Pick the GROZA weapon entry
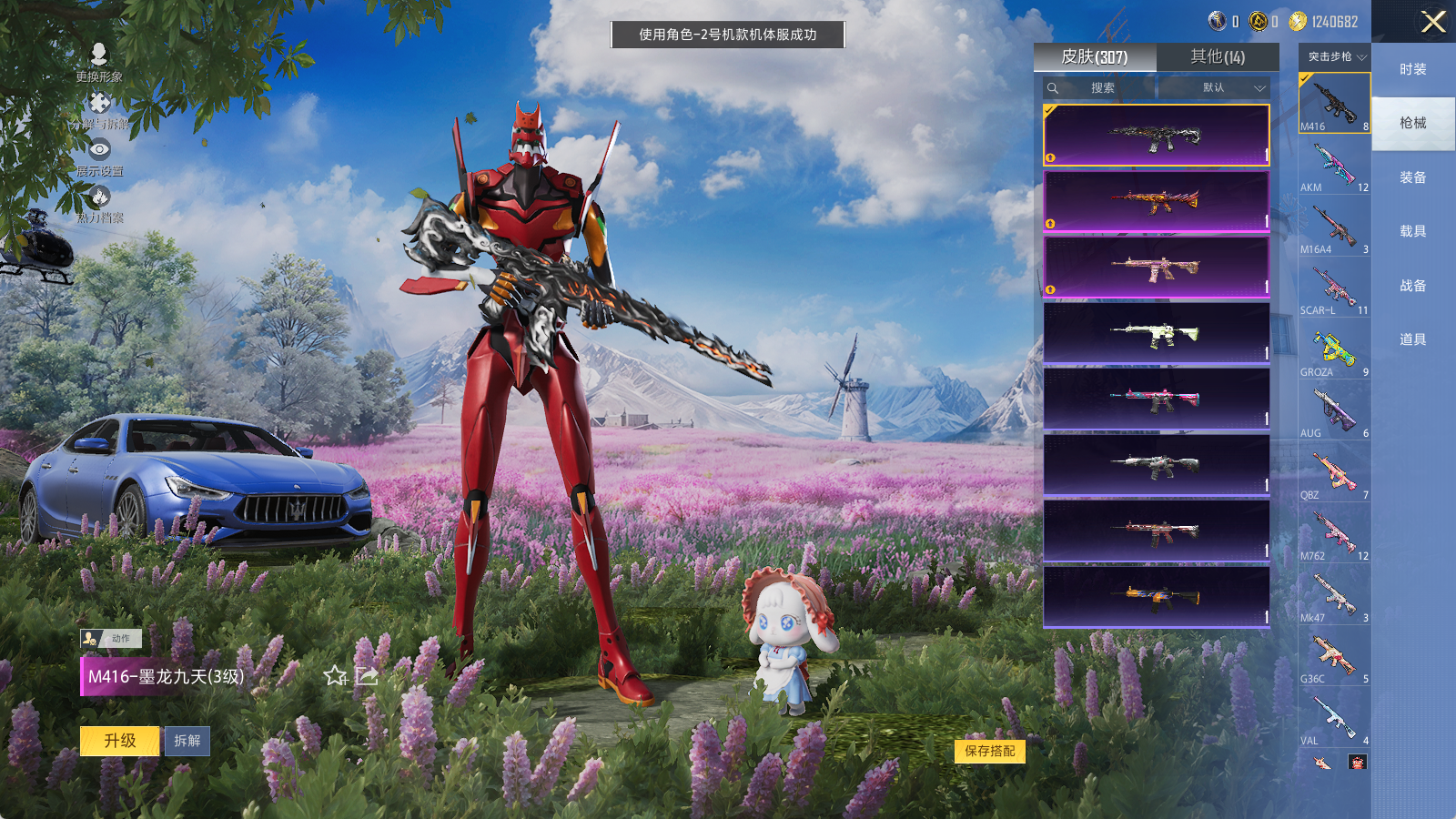This screenshot has height=819, width=1456. pos(1334,350)
